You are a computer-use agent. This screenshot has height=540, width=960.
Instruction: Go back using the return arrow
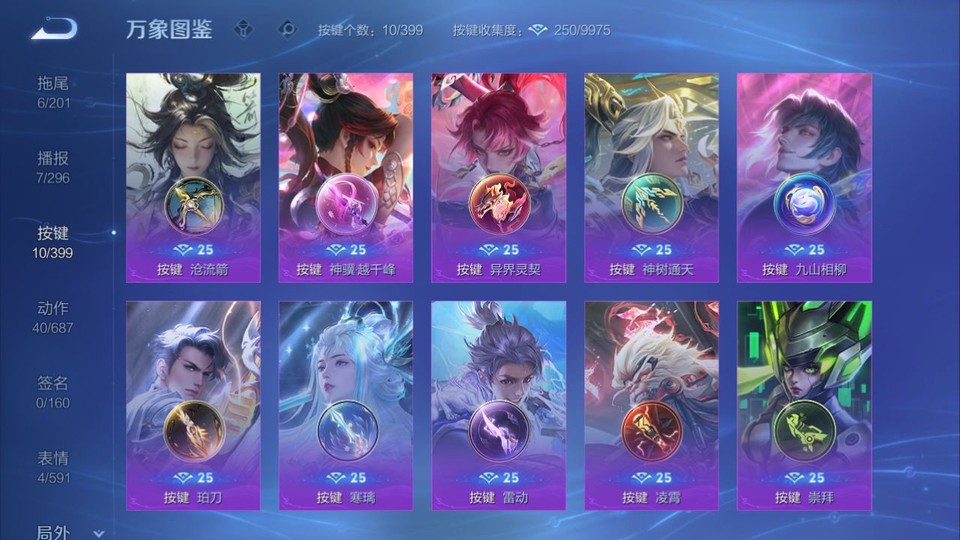tap(54, 30)
